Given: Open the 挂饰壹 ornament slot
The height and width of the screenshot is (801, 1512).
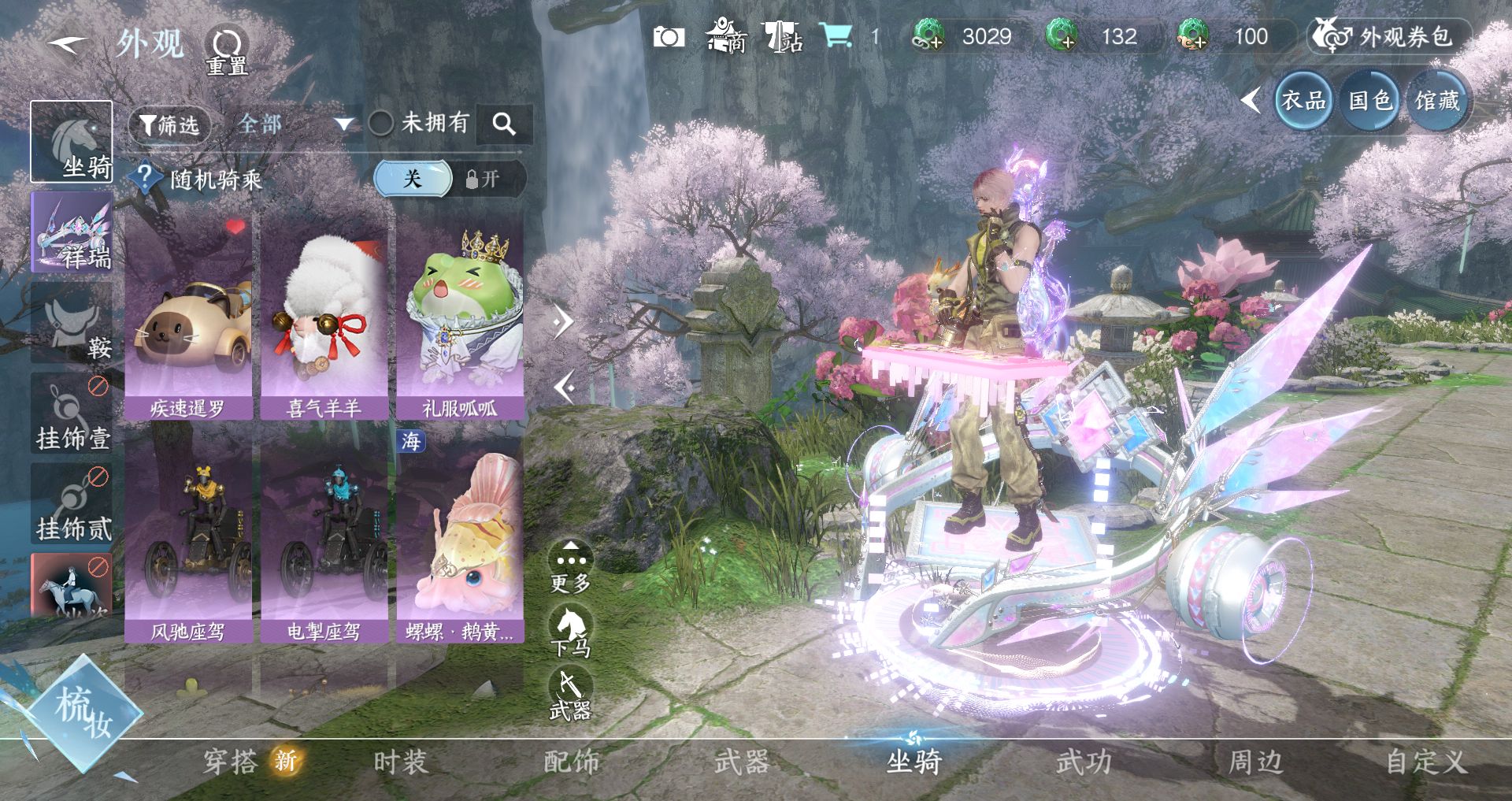Looking at the screenshot, I should point(72,413).
